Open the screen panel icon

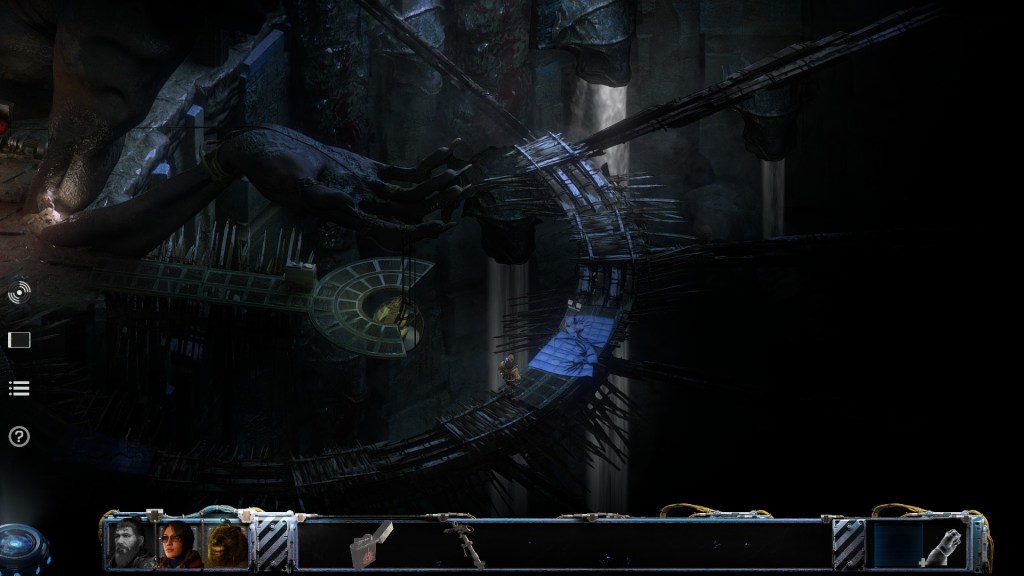tap(19, 340)
